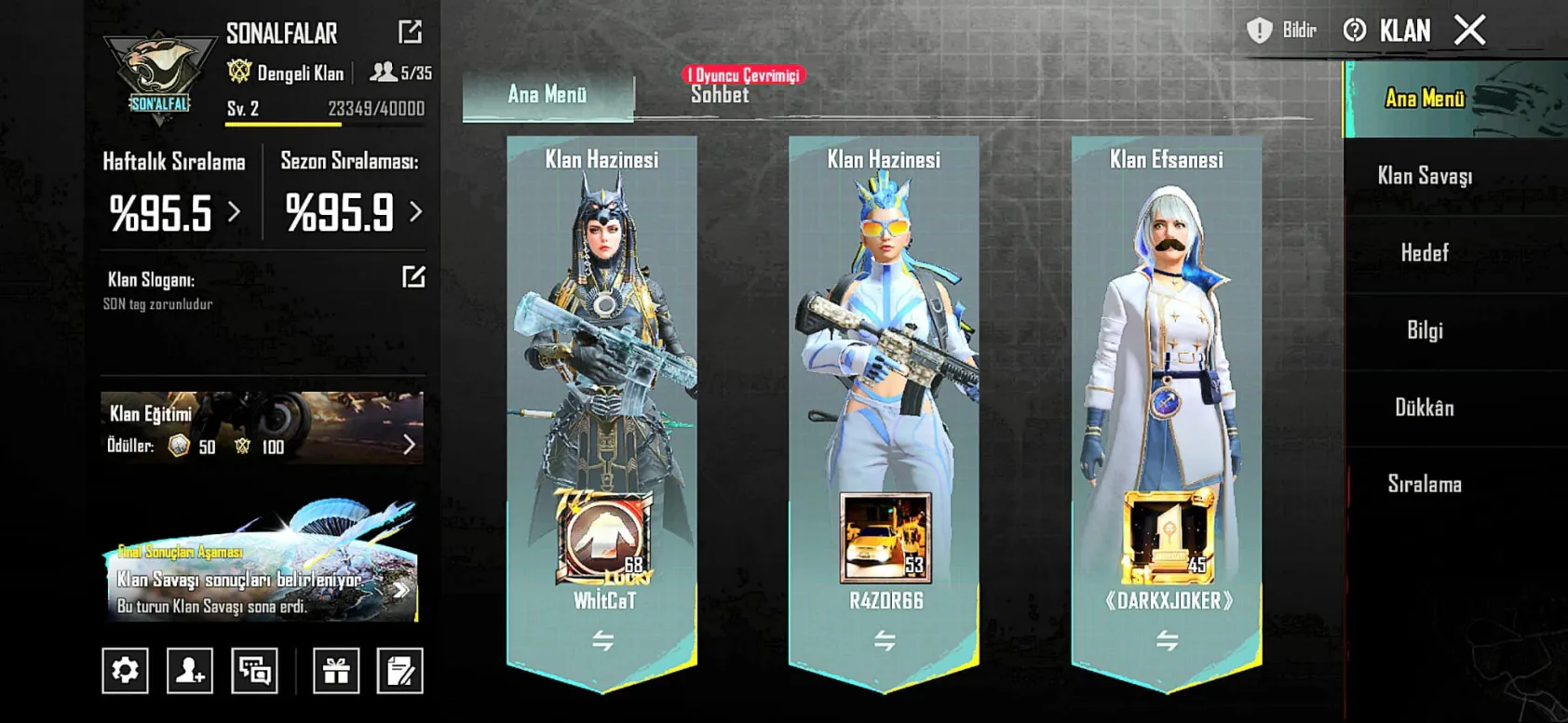Open the clan help question mark

(x=1354, y=31)
